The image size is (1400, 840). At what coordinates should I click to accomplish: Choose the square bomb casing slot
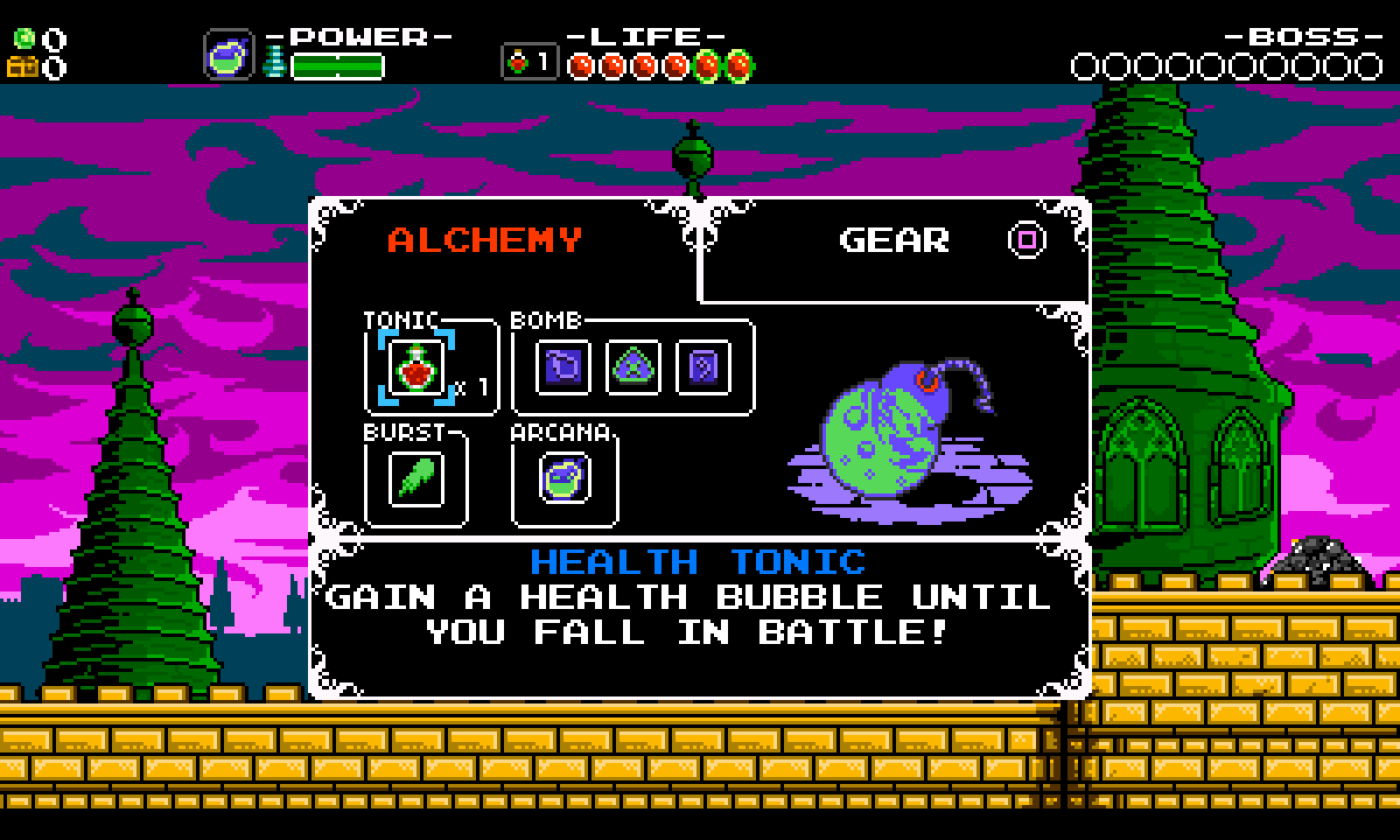(x=563, y=367)
